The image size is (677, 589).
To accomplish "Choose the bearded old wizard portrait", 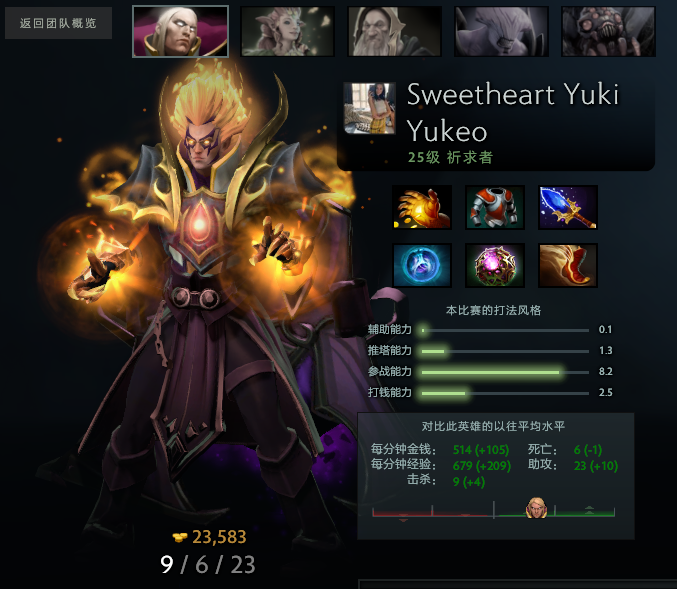I will (x=394, y=31).
